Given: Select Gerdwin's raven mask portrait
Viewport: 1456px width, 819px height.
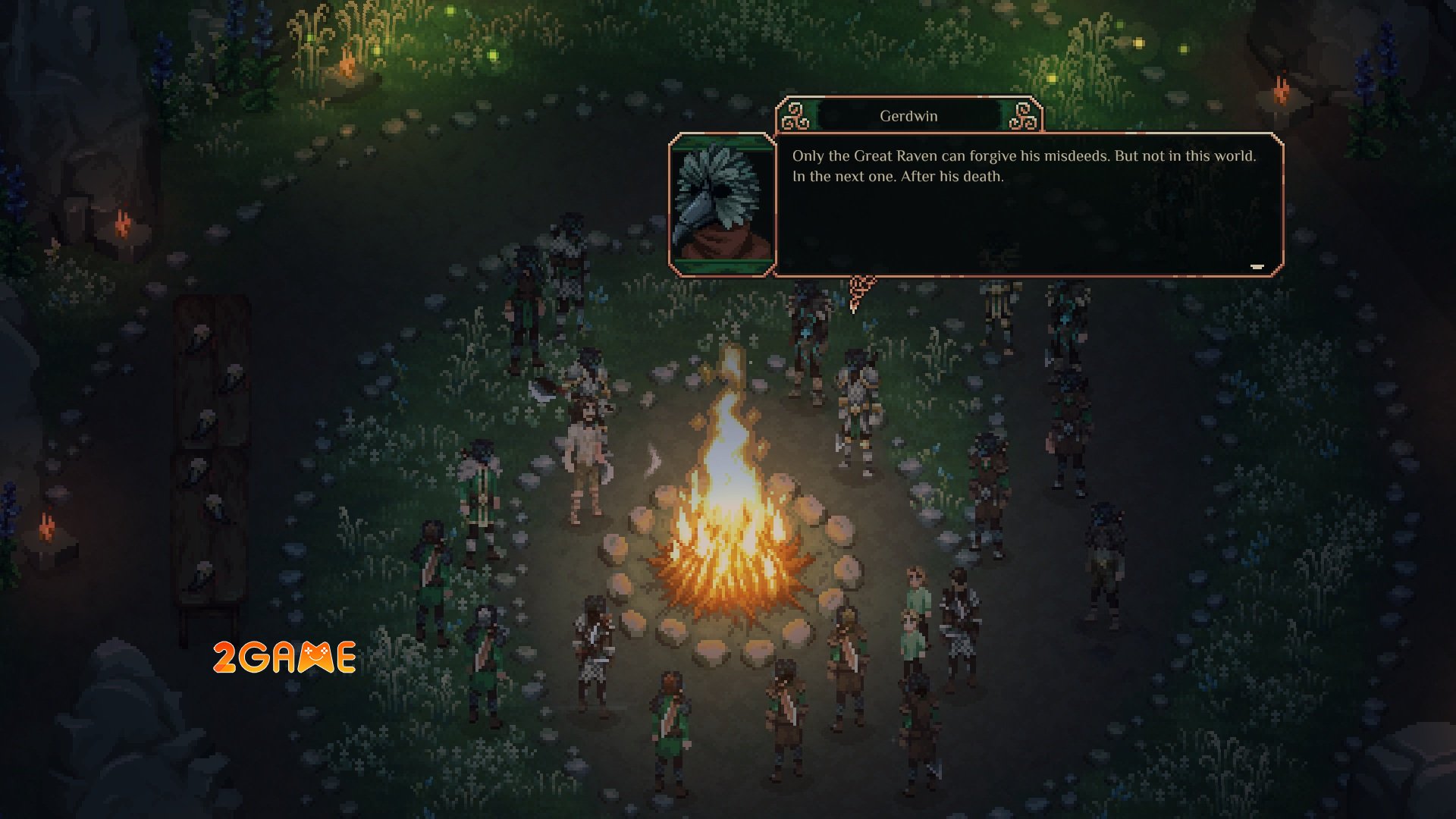Looking at the screenshot, I should [721, 203].
